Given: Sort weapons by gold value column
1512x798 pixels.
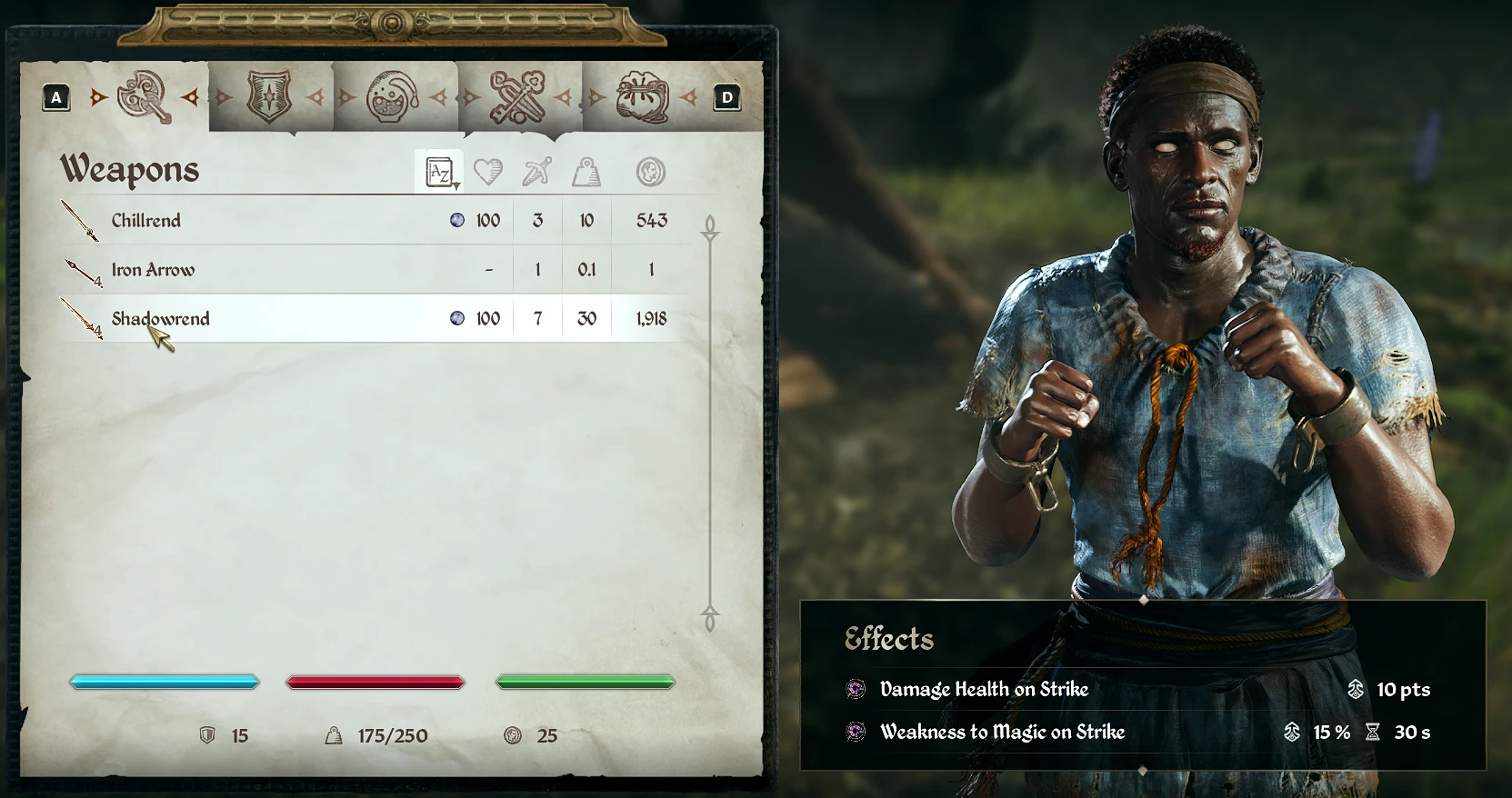Looking at the screenshot, I should [x=651, y=172].
